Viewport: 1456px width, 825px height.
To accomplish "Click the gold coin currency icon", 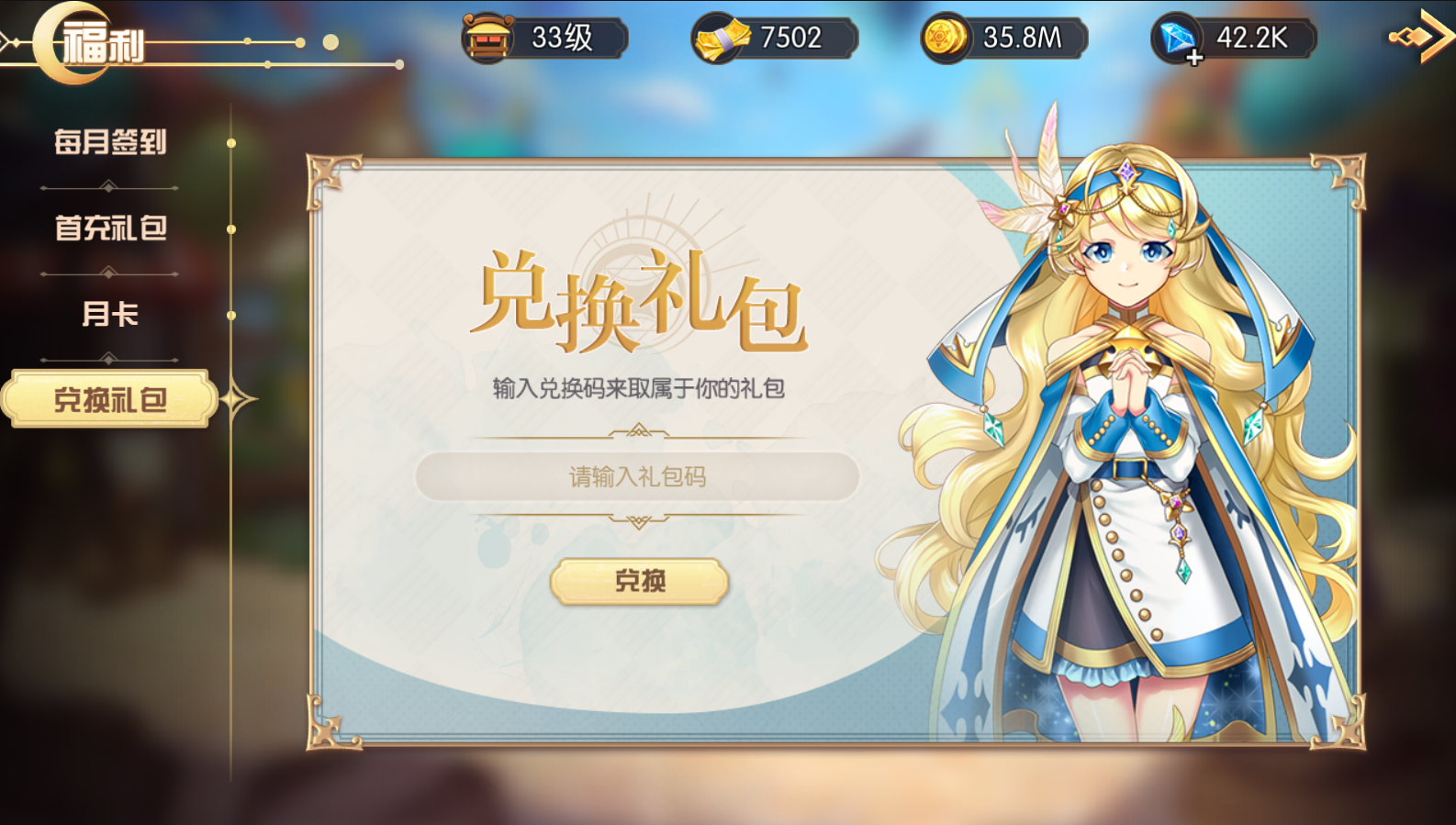I will (946, 38).
